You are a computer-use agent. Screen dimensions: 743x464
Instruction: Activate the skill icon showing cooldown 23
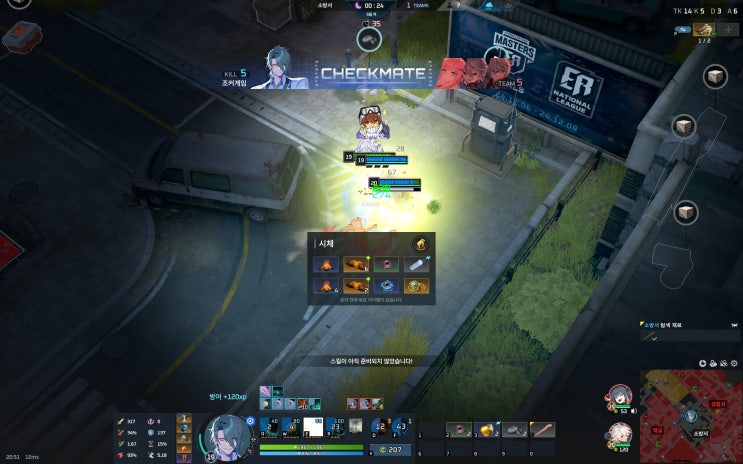coord(337,428)
